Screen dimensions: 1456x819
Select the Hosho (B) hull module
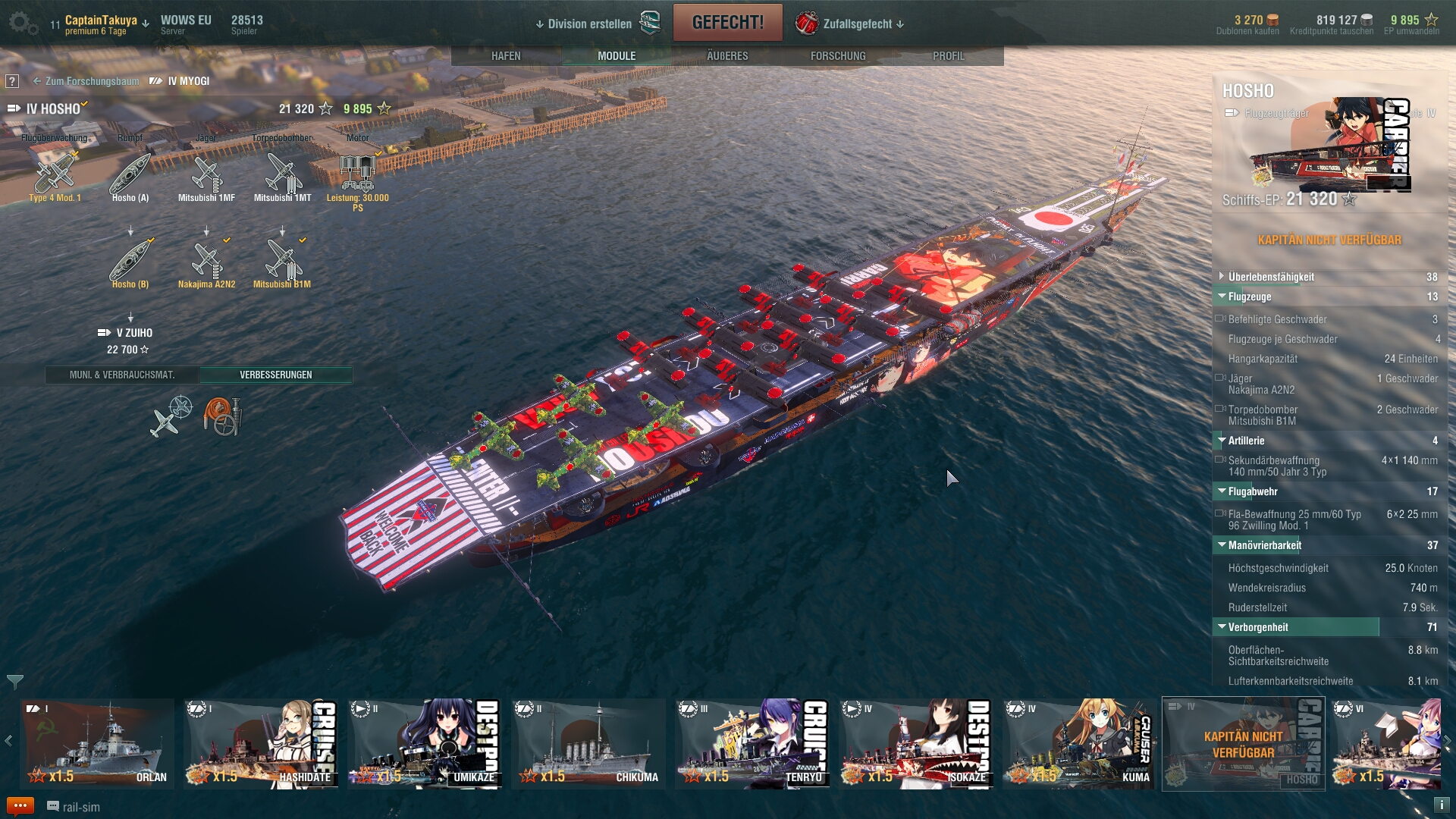(x=130, y=262)
